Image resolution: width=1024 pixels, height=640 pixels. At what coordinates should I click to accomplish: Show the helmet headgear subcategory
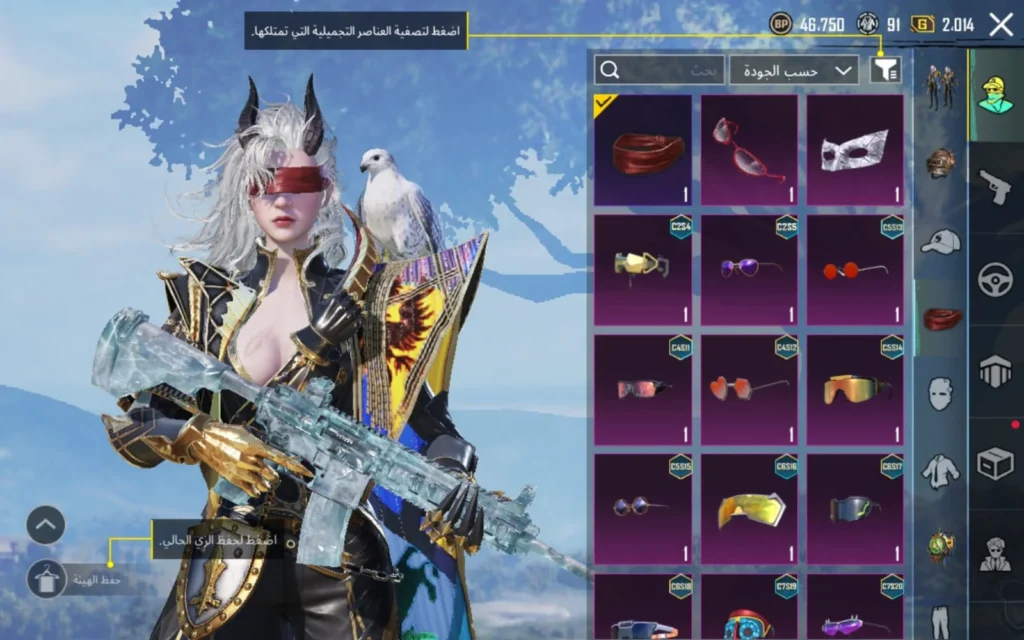click(940, 163)
